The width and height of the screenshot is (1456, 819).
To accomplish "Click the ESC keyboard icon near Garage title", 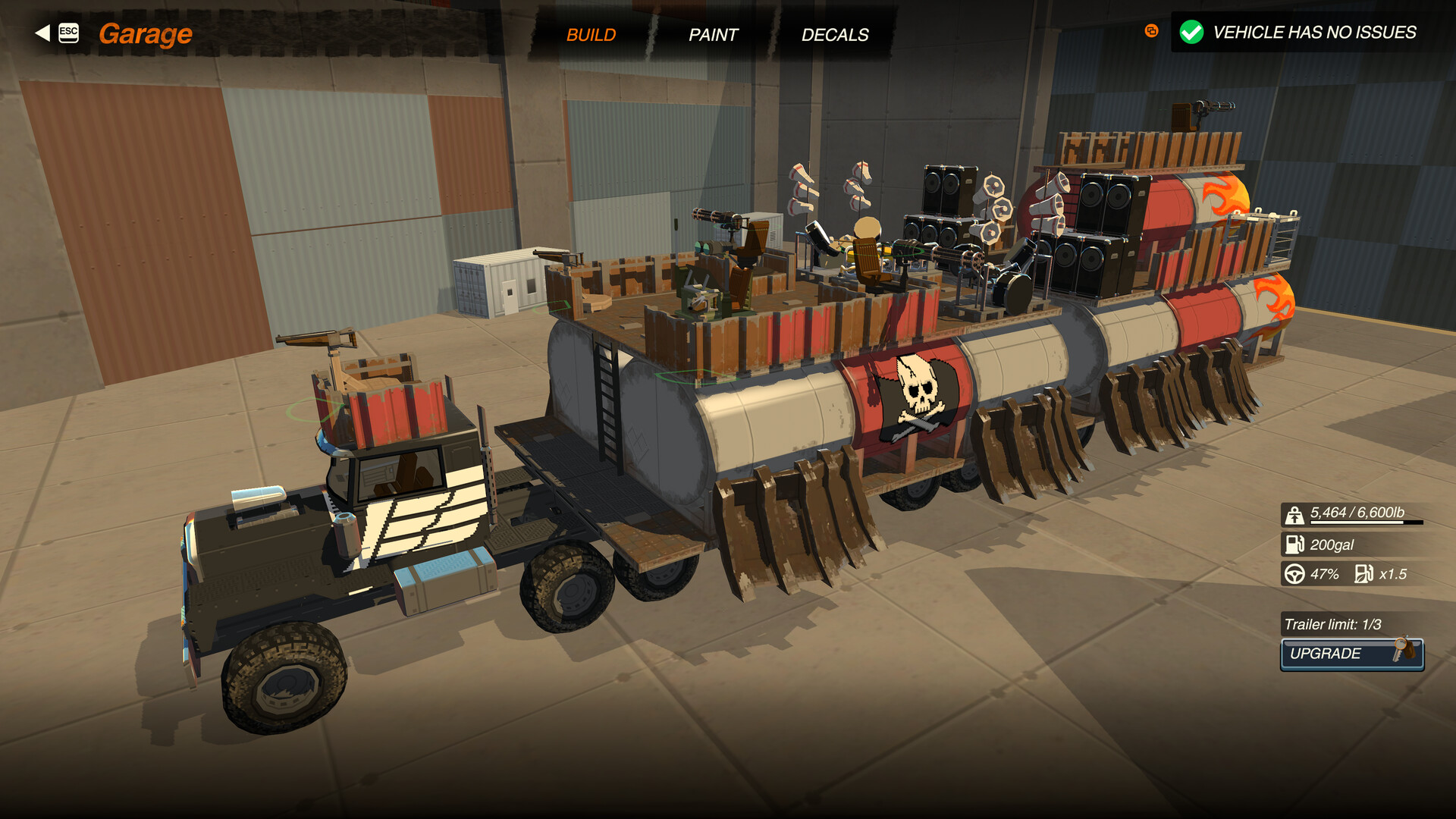I will (x=67, y=32).
